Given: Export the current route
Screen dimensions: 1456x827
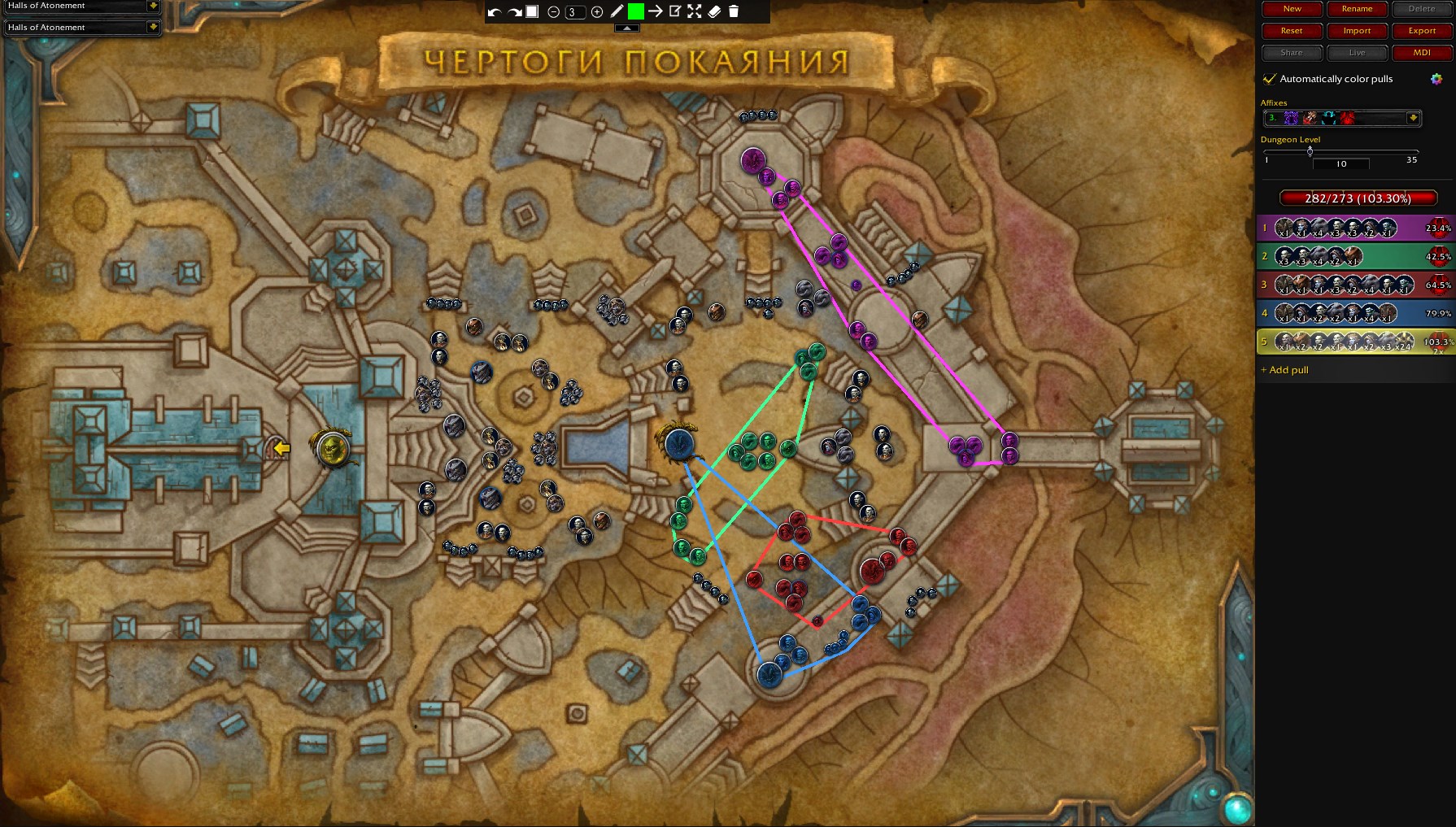Looking at the screenshot, I should [x=1422, y=31].
